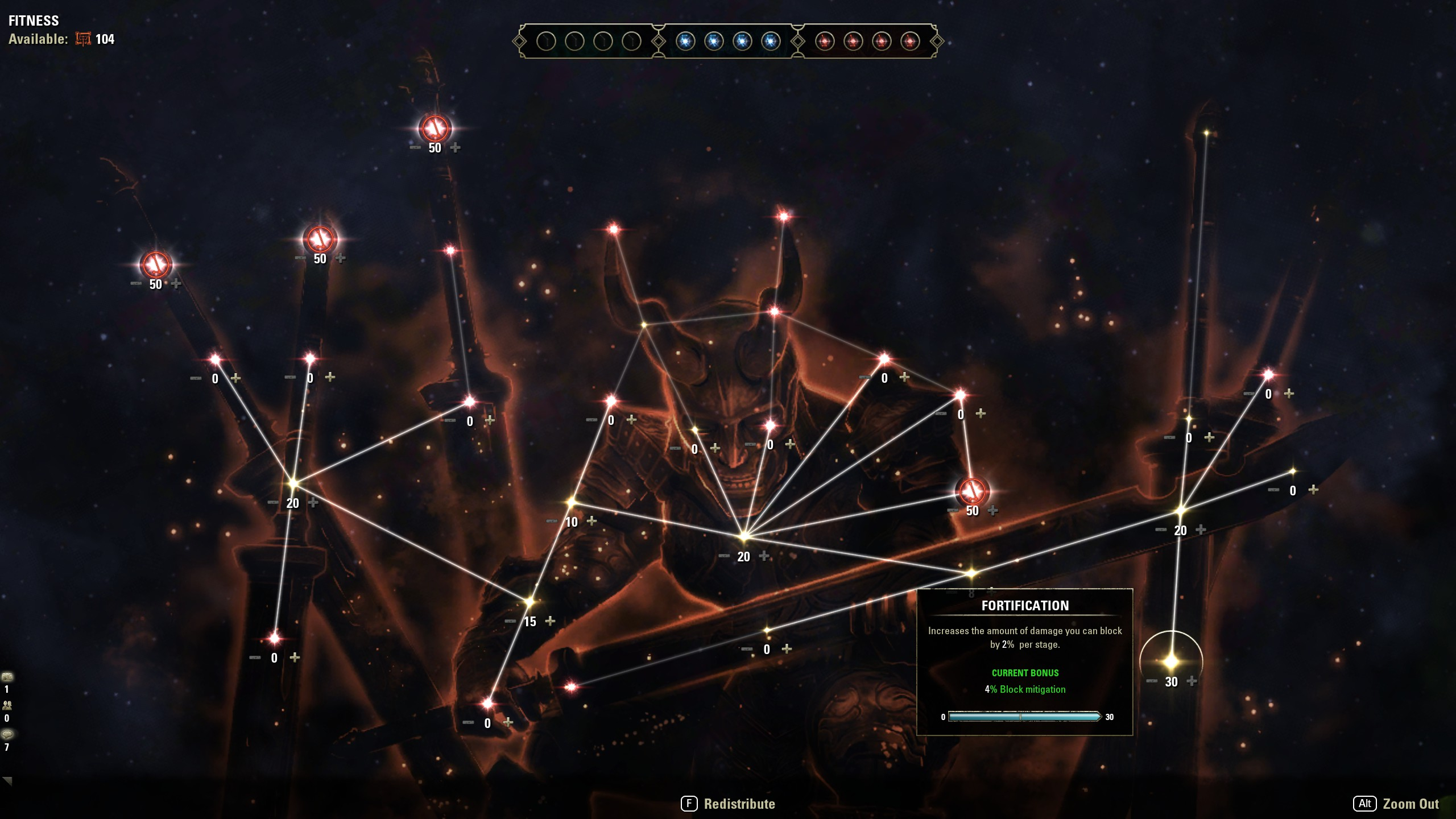
Task: Add a point to the 30-point star
Action: (x=1192, y=681)
